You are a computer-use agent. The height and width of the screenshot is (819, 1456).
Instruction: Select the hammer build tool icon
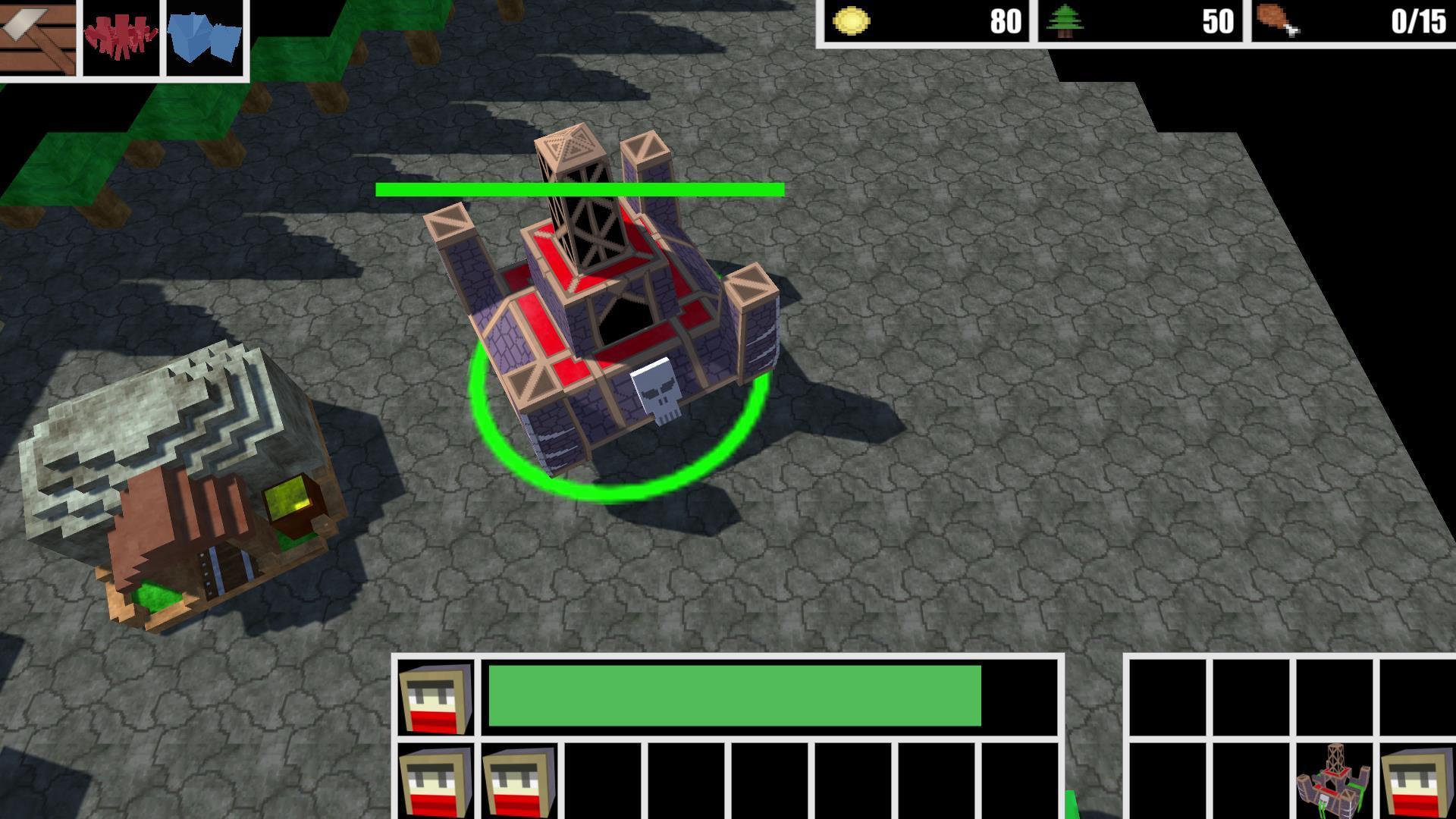point(38,38)
